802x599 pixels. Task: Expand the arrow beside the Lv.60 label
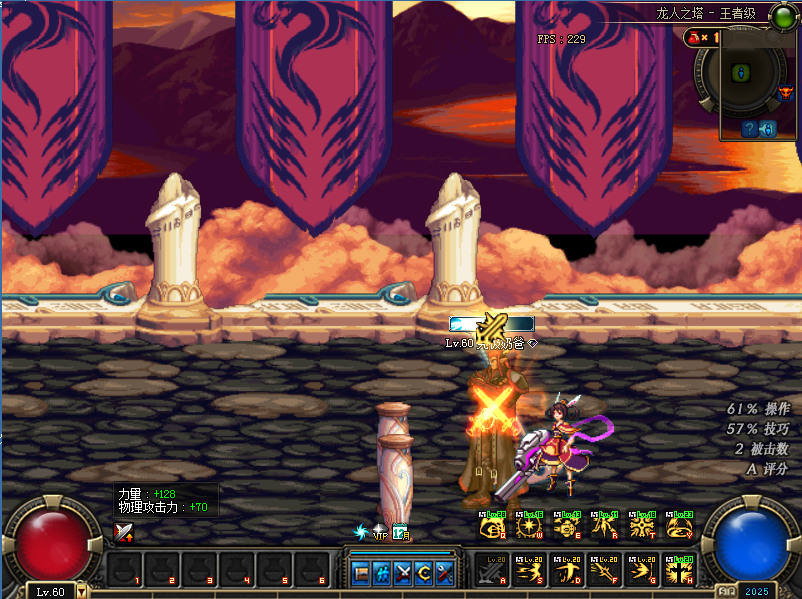click(x=81, y=591)
